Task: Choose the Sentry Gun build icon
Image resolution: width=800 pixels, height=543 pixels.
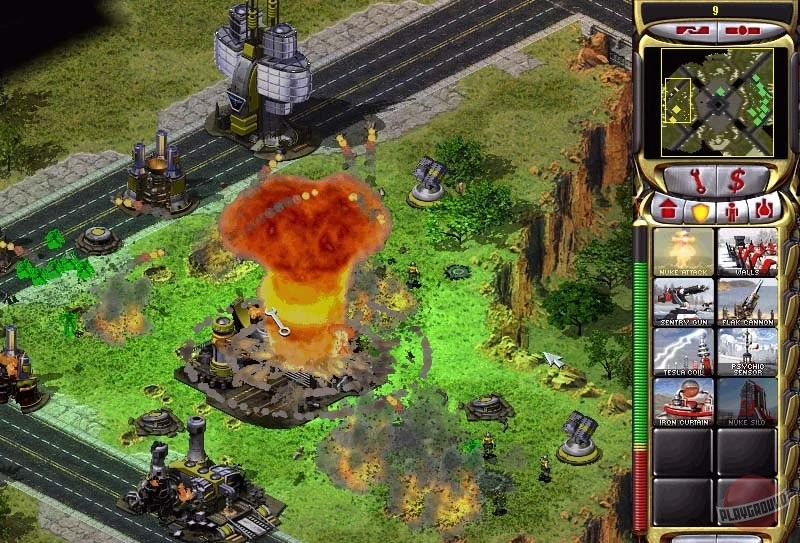Action: (684, 300)
